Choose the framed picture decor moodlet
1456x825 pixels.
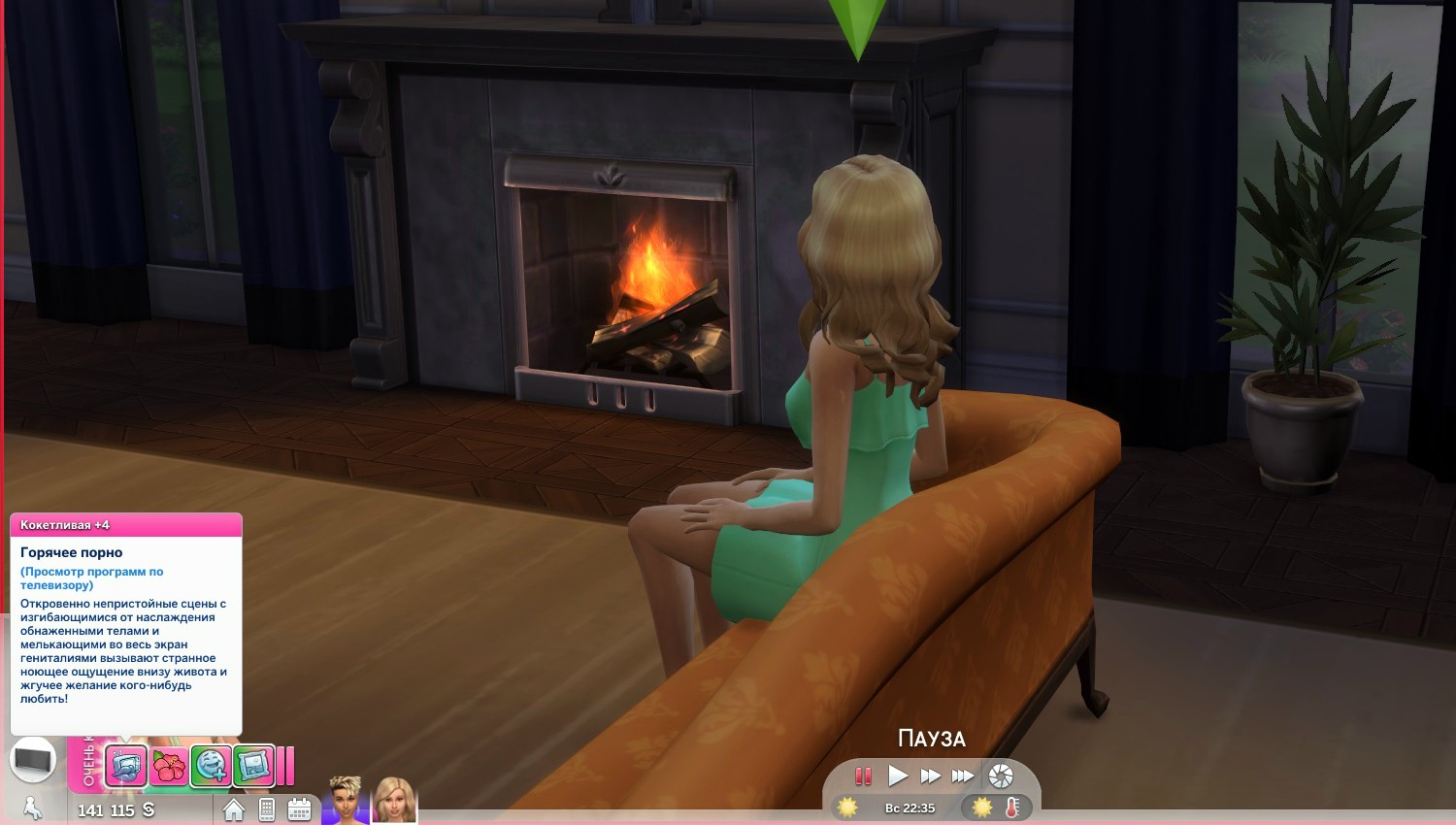pos(254,766)
